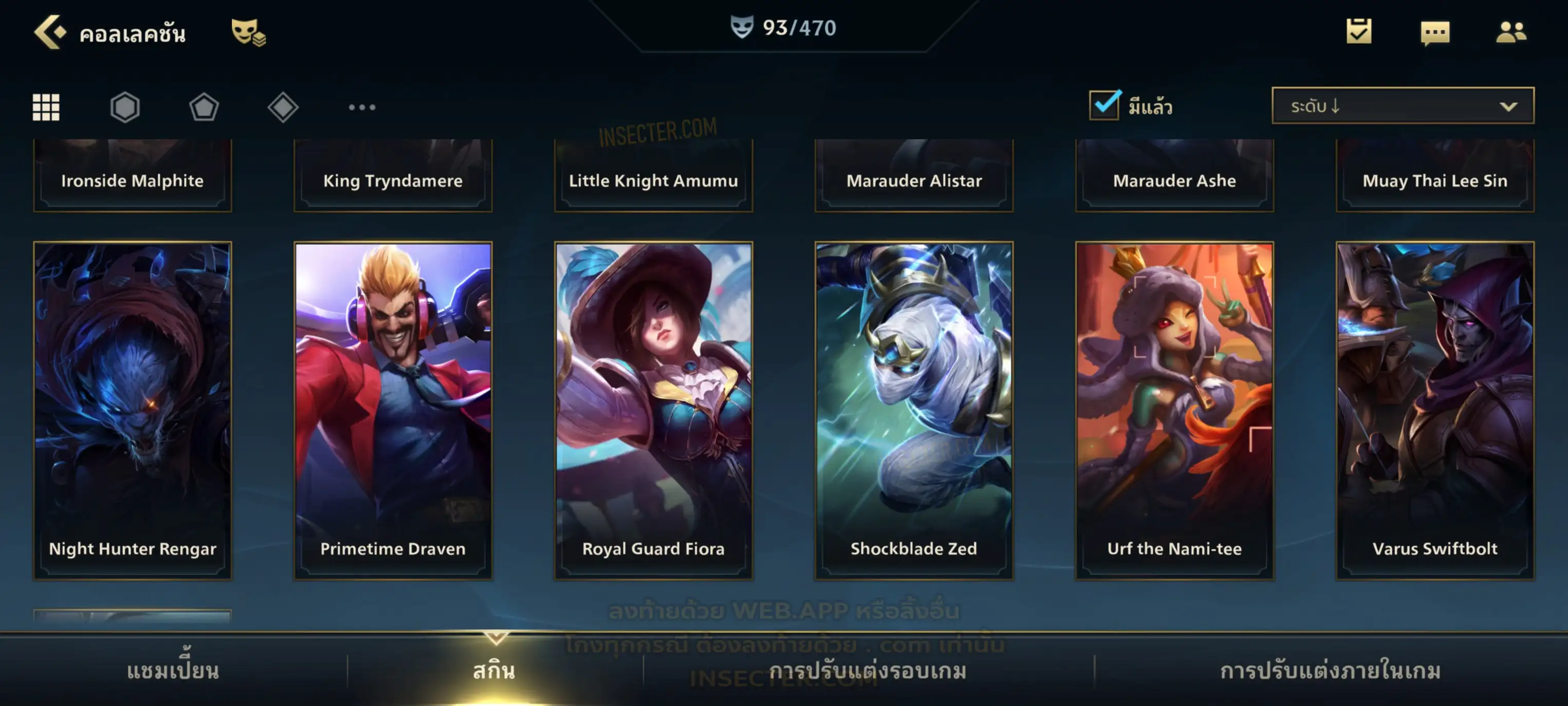Toggle the owned skins checkbox
Viewport: 1568px width, 706px height.
click(x=1104, y=105)
